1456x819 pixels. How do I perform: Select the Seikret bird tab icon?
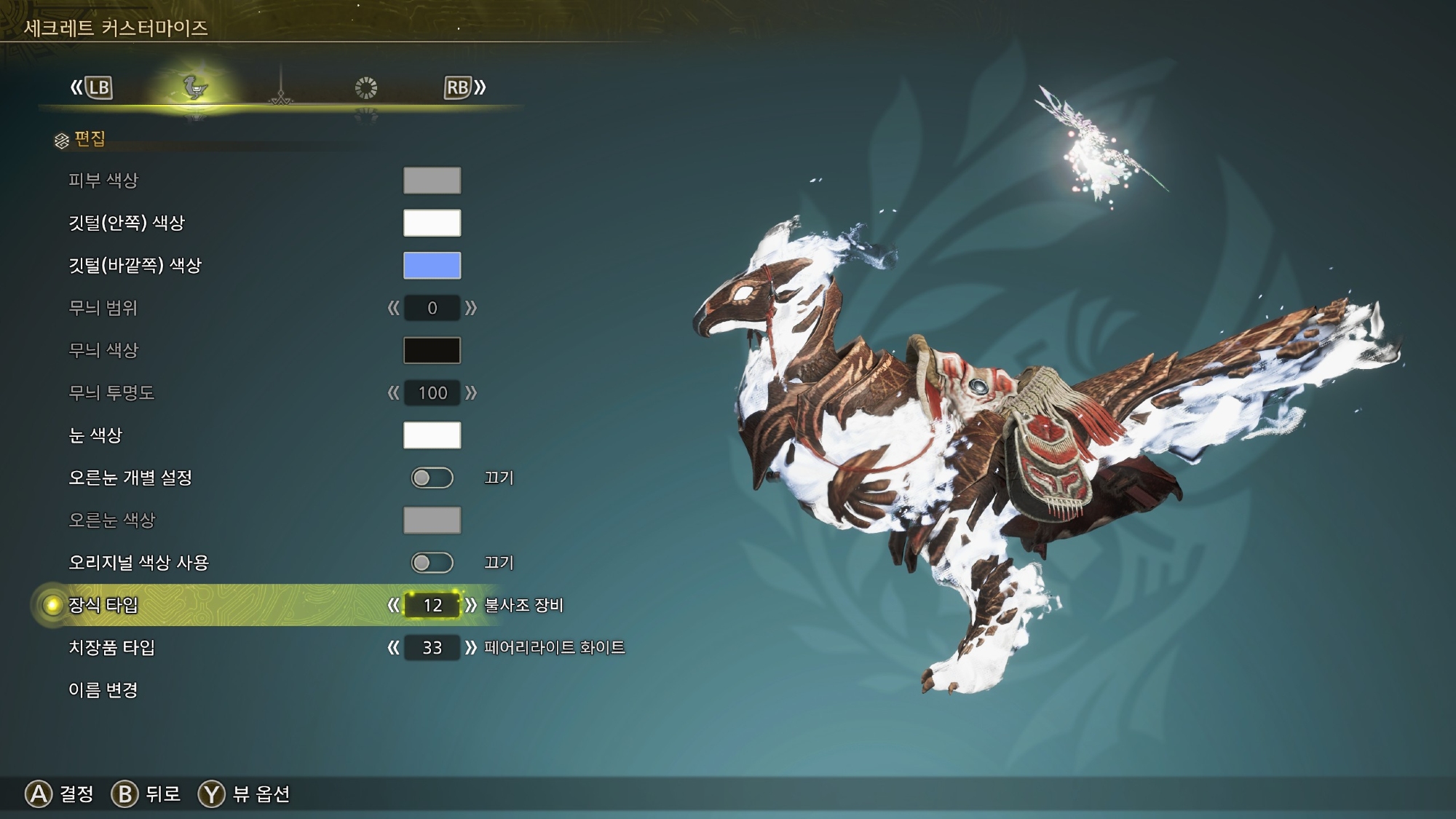pyautogui.click(x=194, y=88)
